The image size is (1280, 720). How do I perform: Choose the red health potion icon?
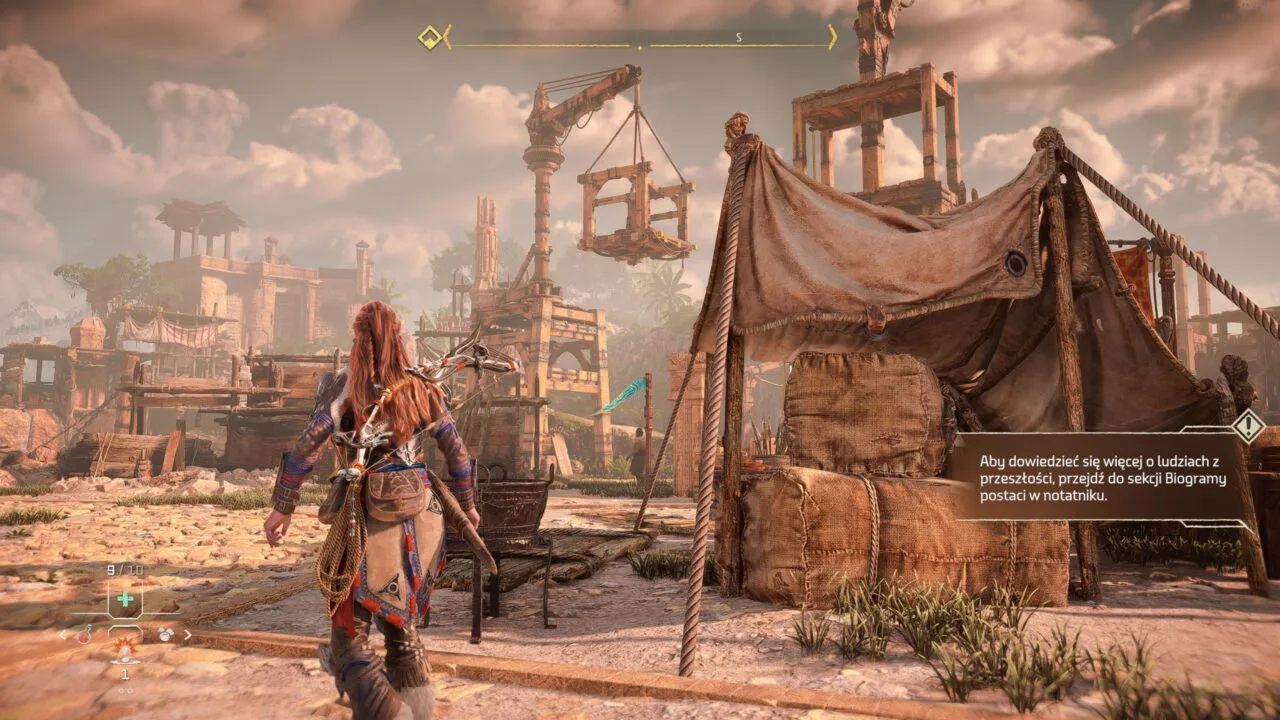[86, 634]
